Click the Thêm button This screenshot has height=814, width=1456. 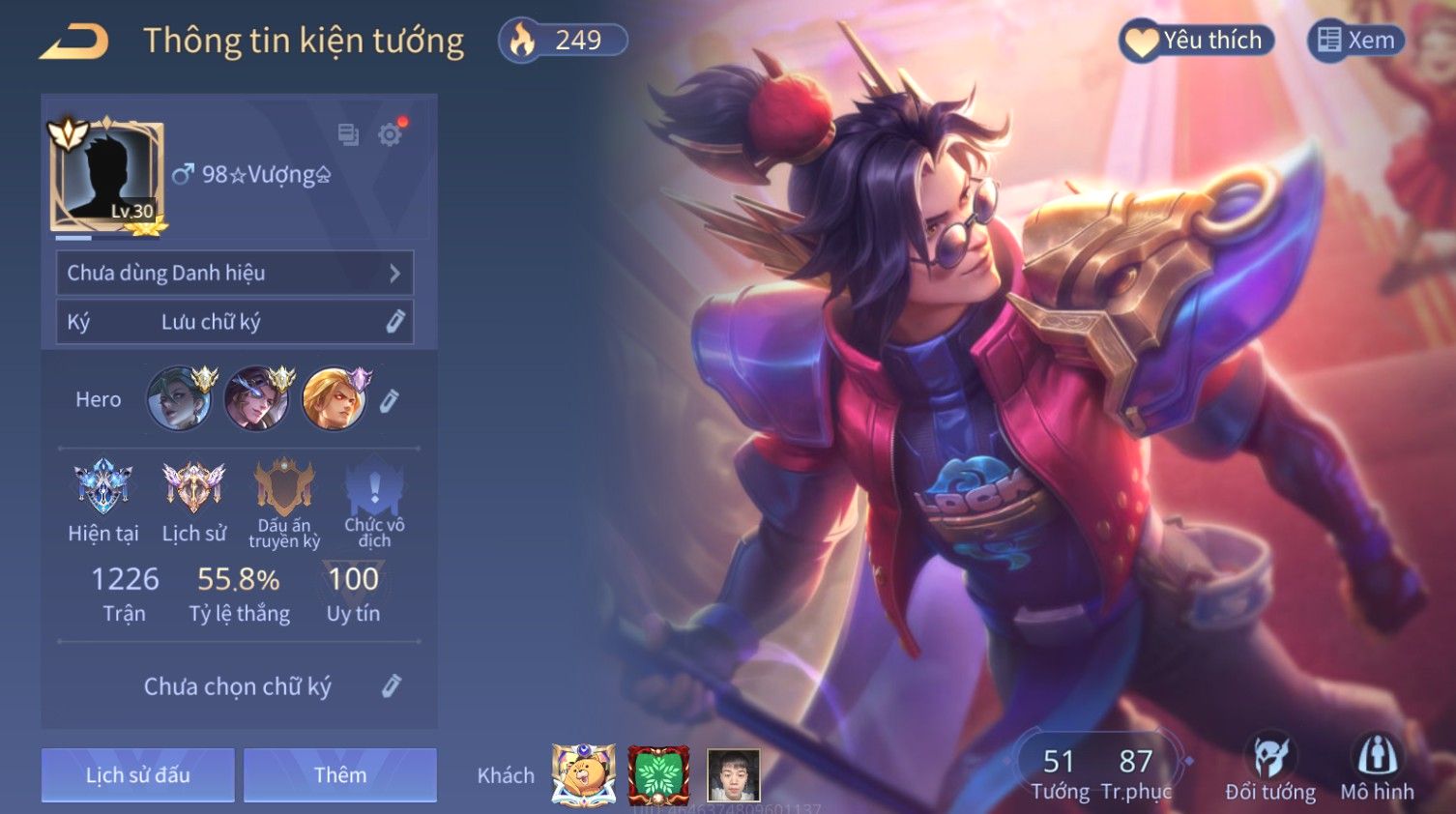click(340, 774)
